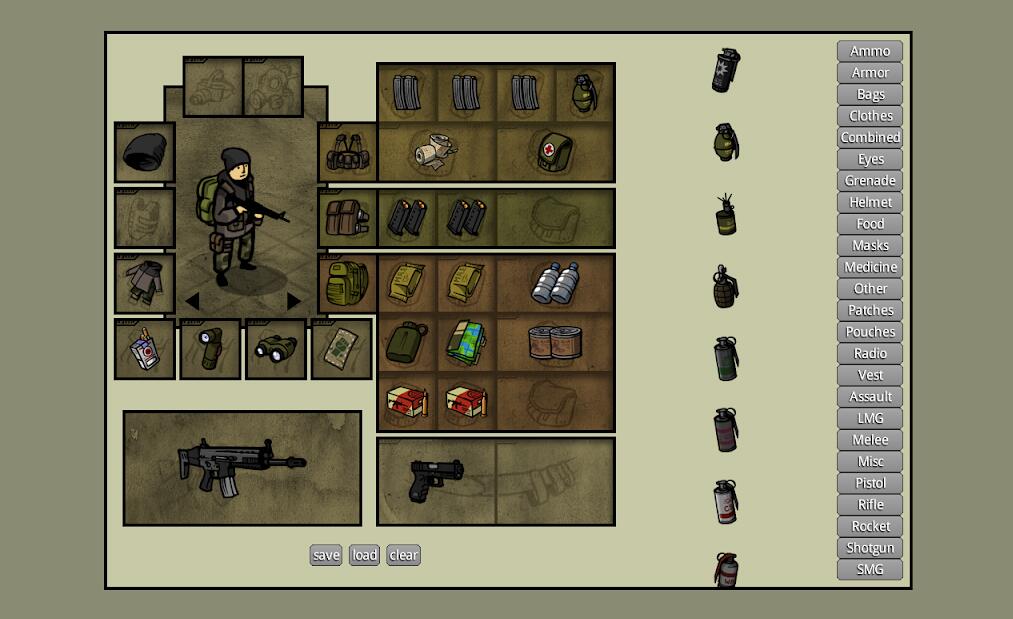Browse the Shotgun category
1013x619 pixels.
870,548
